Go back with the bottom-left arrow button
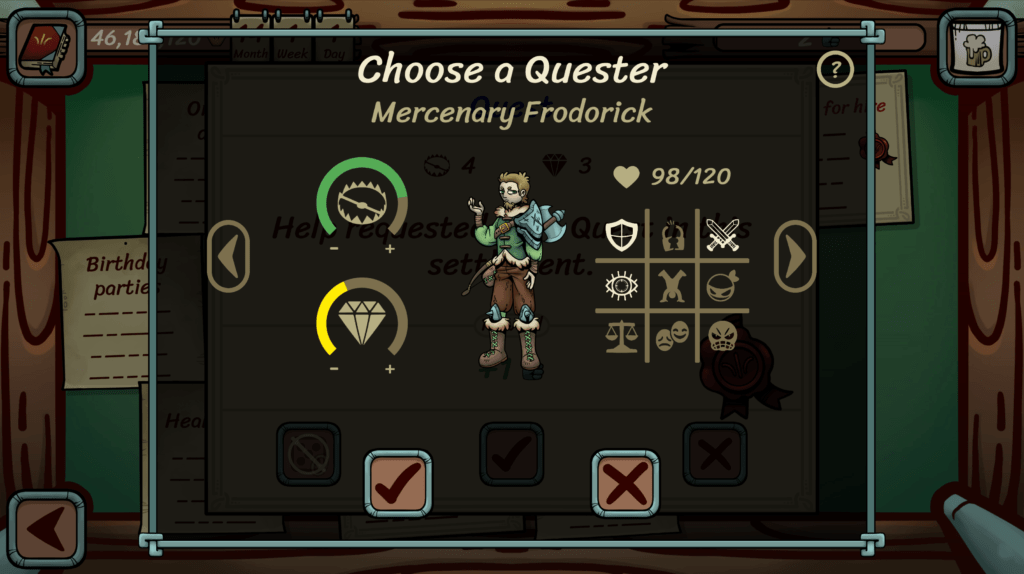Screen dimensions: 1024x574 [46, 528]
